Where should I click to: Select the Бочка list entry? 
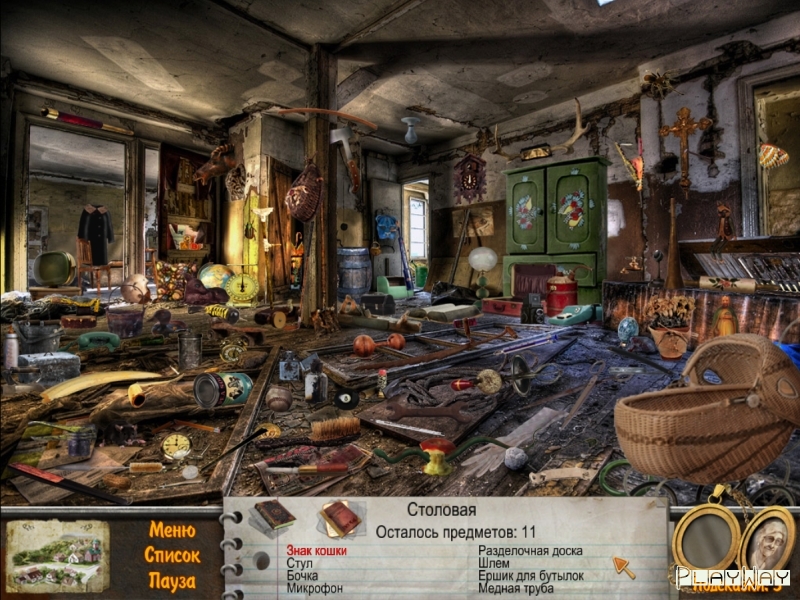302,576
